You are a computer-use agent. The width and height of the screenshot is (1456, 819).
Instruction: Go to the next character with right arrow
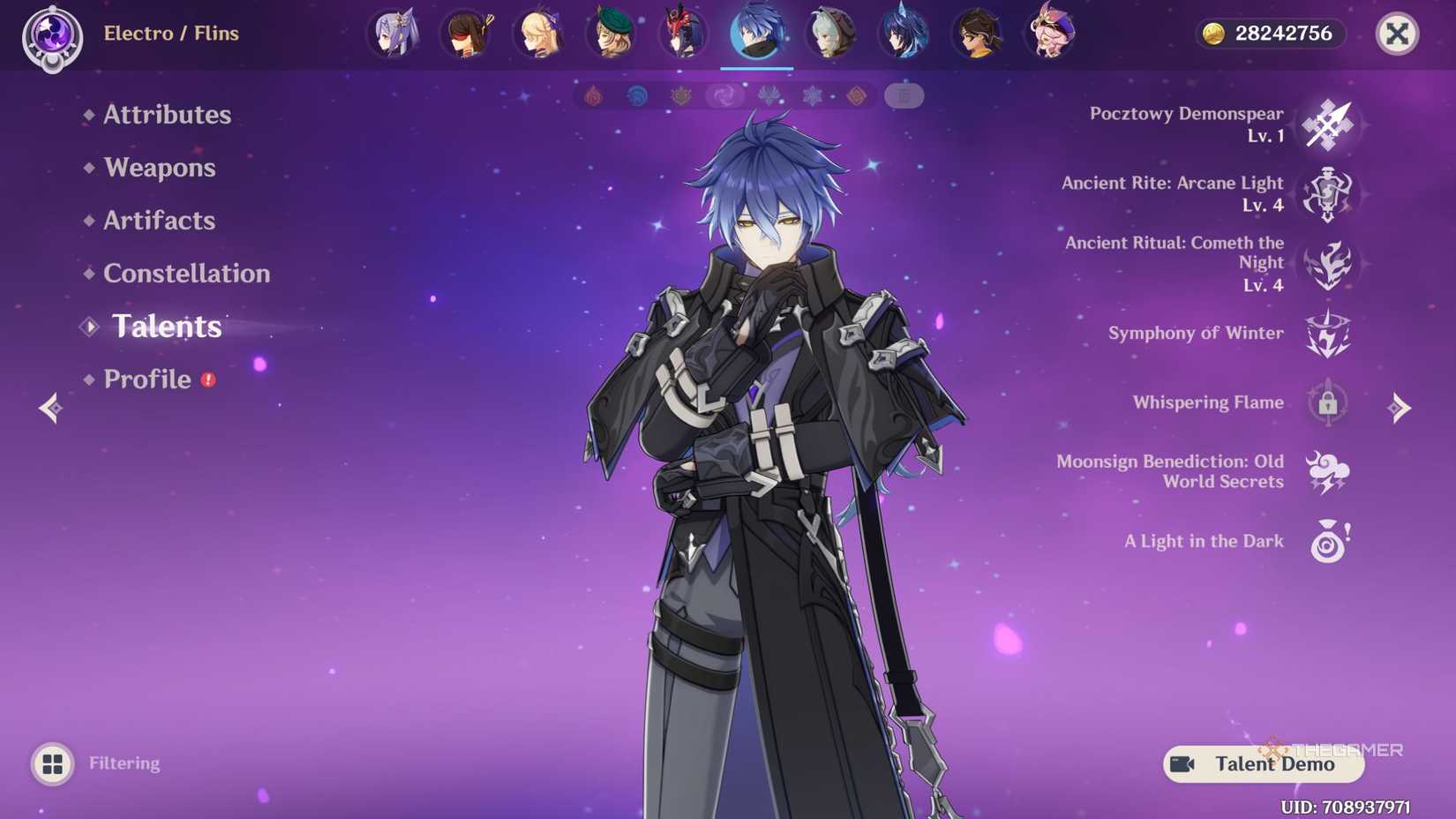coord(1399,408)
